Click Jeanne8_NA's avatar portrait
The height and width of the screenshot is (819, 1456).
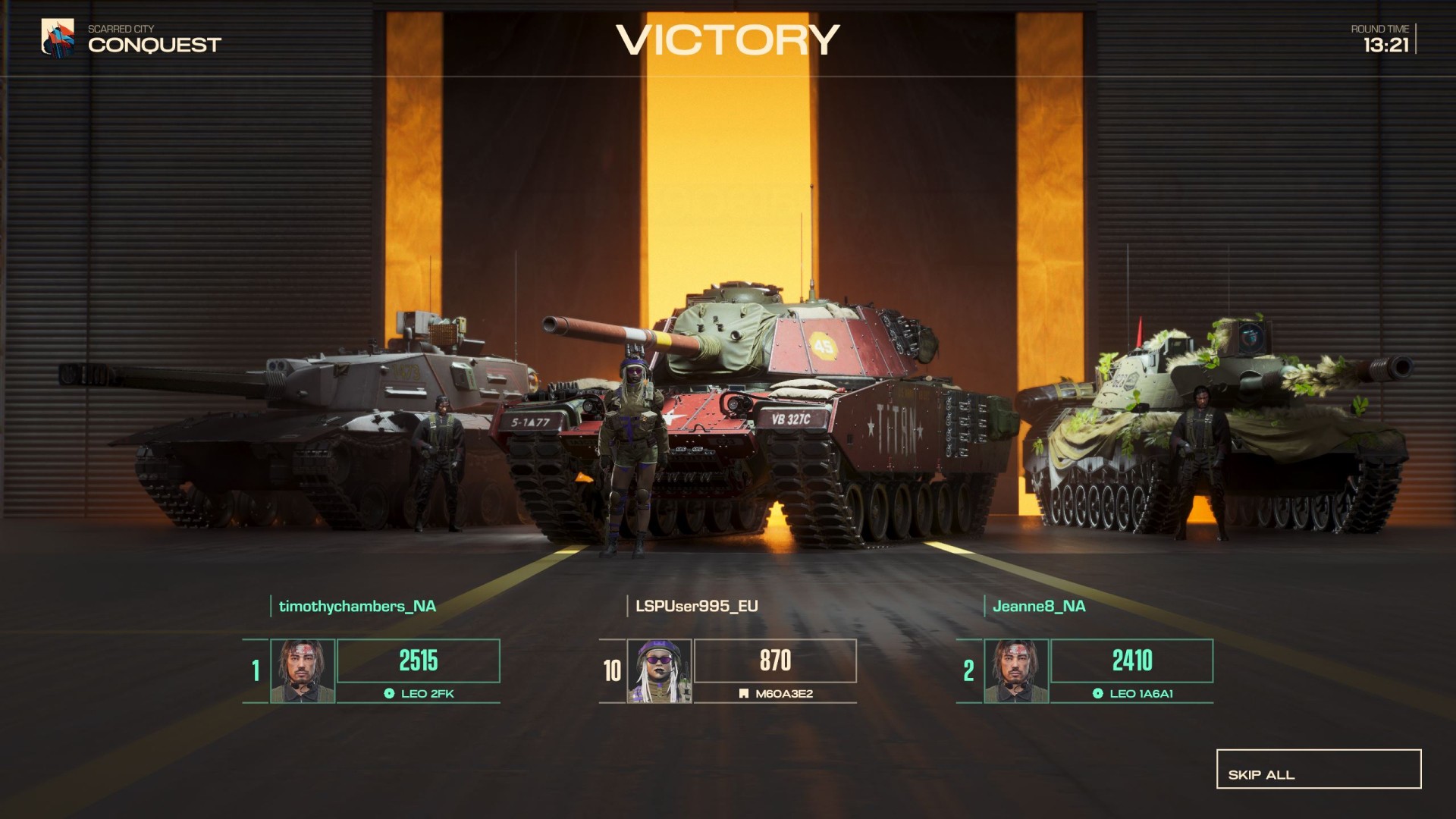(1016, 671)
